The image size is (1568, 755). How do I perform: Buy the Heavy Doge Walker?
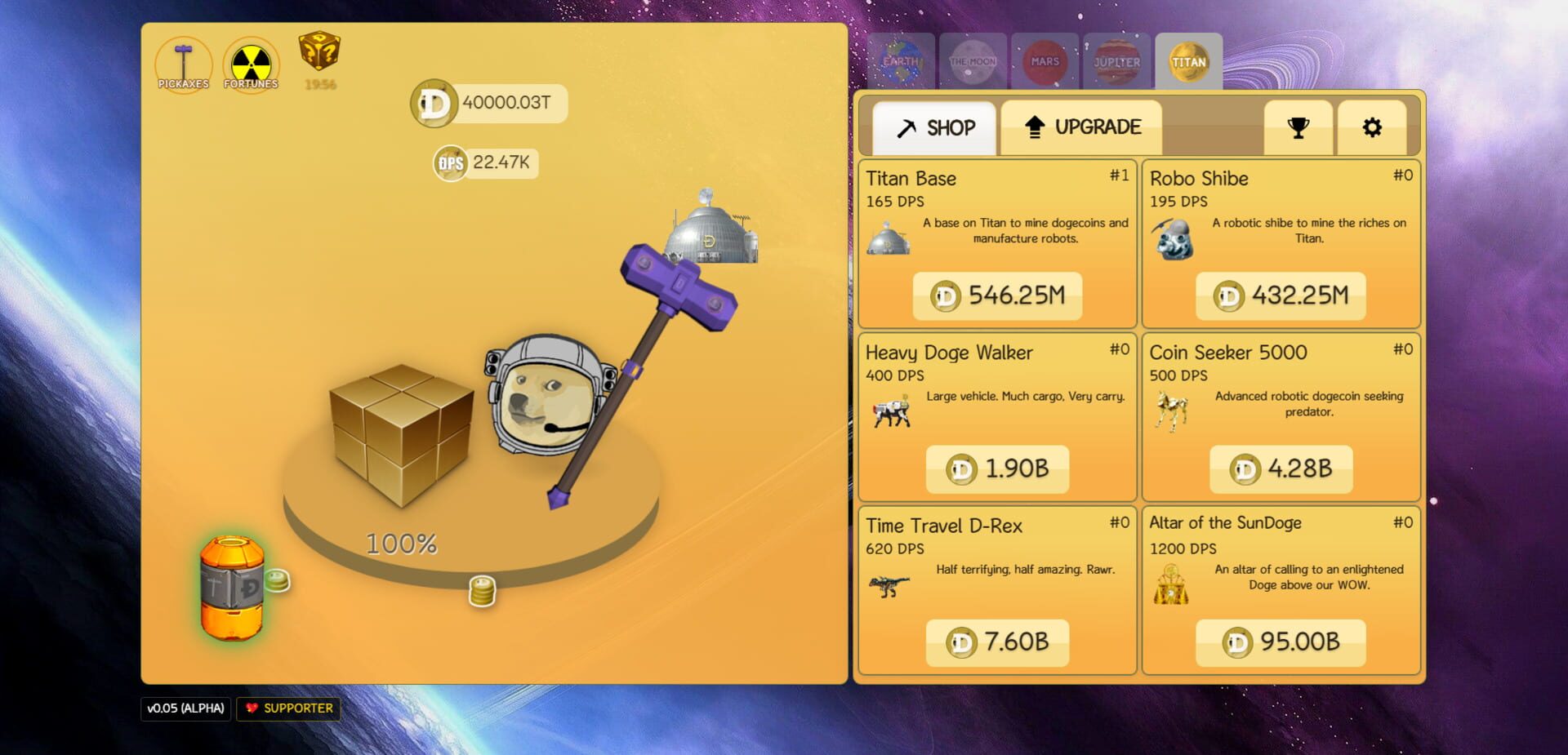click(x=997, y=469)
